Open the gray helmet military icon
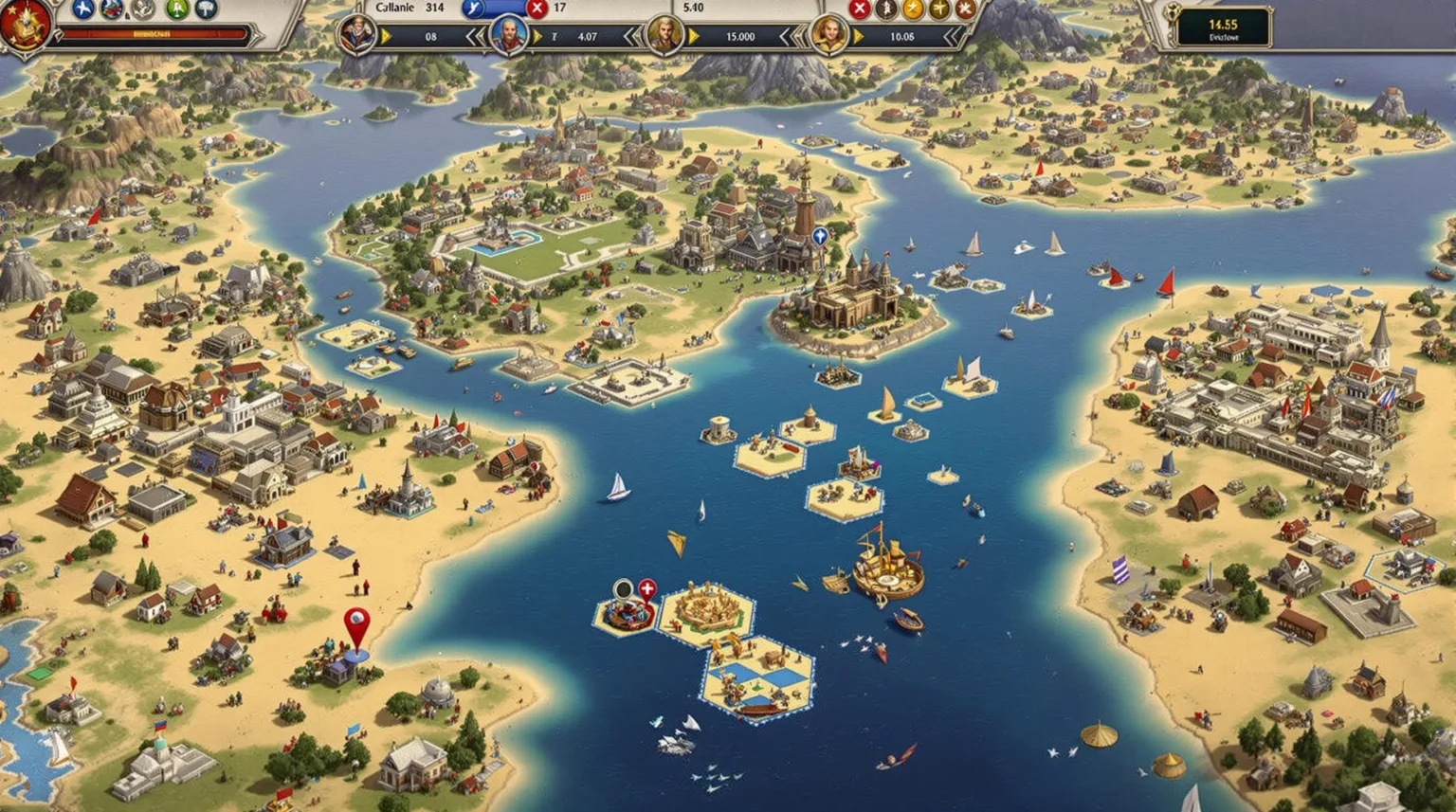This screenshot has height=812, width=1456. coord(142,9)
